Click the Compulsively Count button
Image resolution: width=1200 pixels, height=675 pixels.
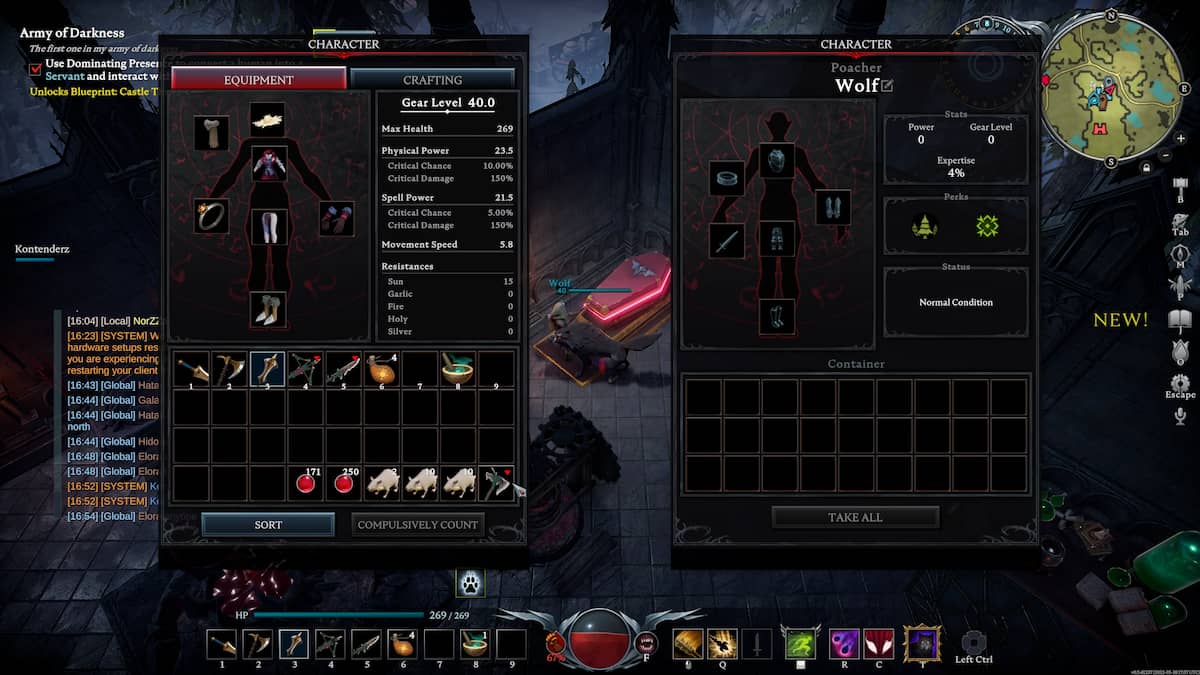(x=418, y=524)
